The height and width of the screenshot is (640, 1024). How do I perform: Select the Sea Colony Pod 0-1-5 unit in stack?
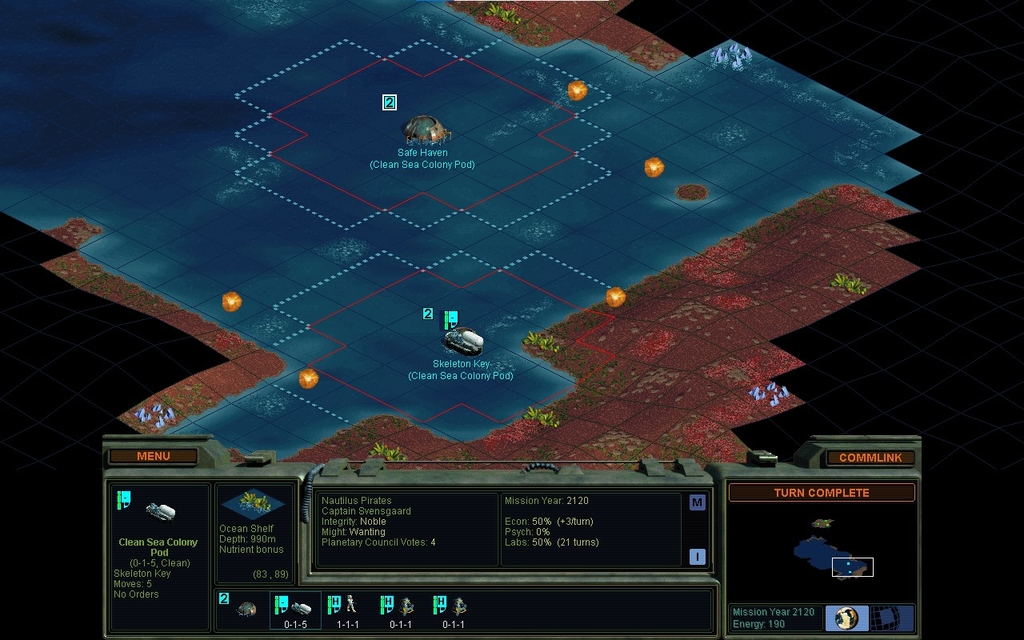(x=295, y=609)
